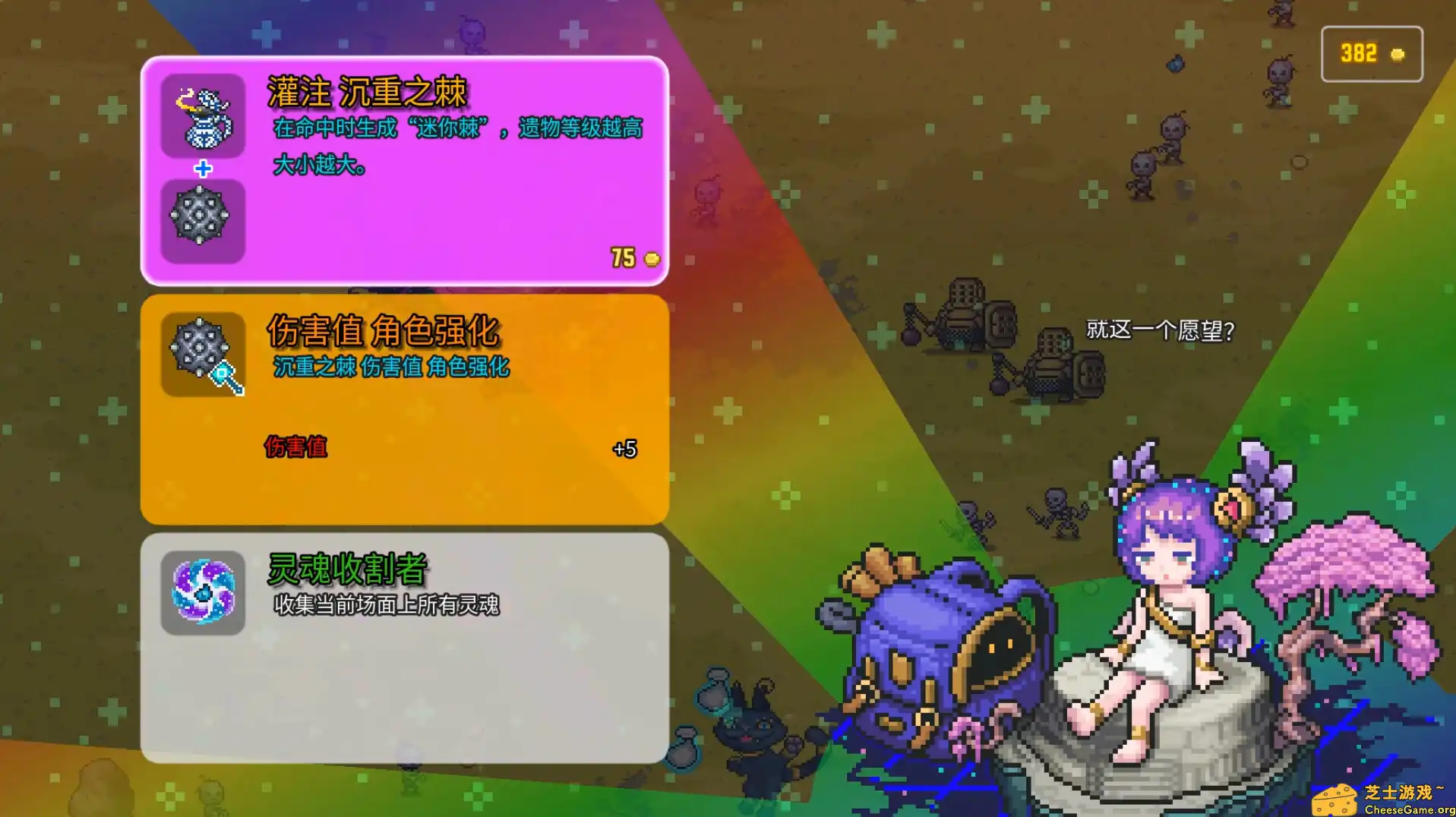Viewport: 1456px width, 817px height.
Task: Select the spiked ball relic icon below the plus sign
Action: click(x=201, y=220)
